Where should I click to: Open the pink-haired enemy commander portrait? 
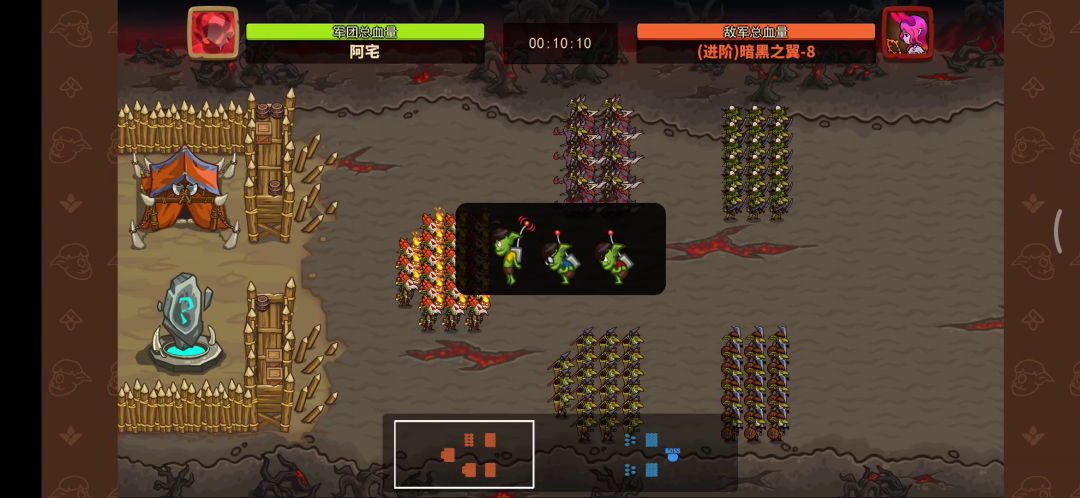[907, 33]
